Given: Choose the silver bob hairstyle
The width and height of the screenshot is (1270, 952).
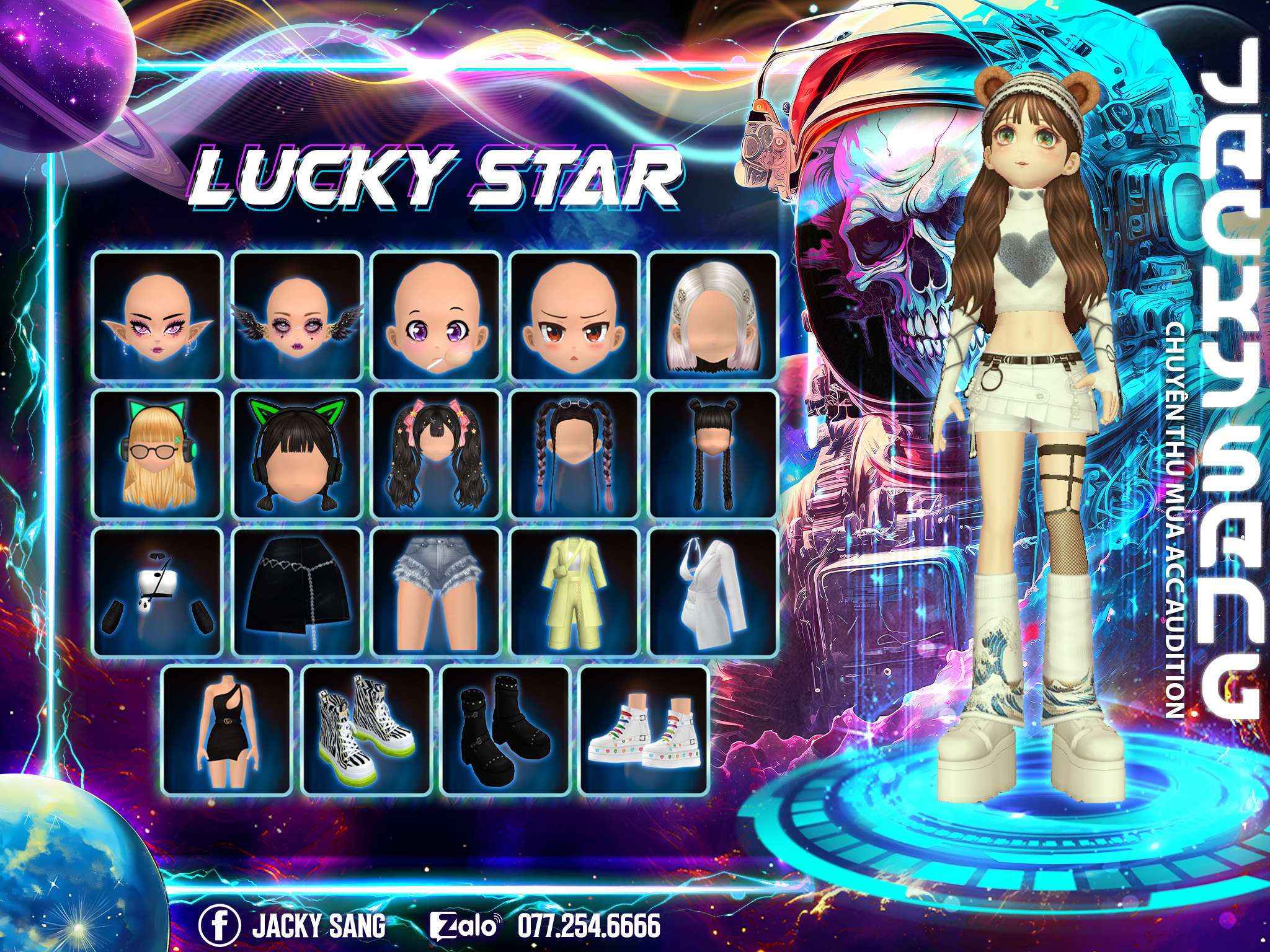Looking at the screenshot, I should tap(714, 316).
